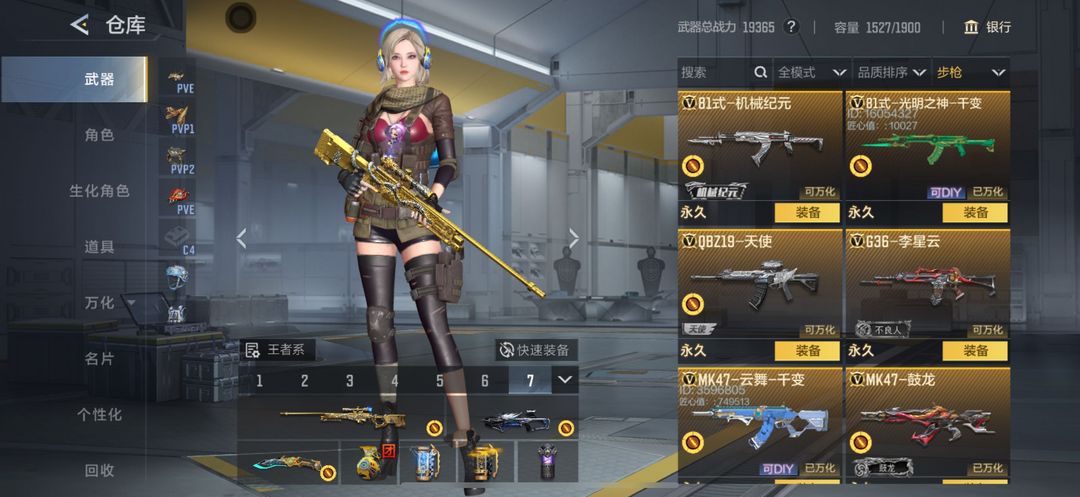Open the 步枪 weapon type dropdown
This screenshot has width=1080, height=497.
970,72
